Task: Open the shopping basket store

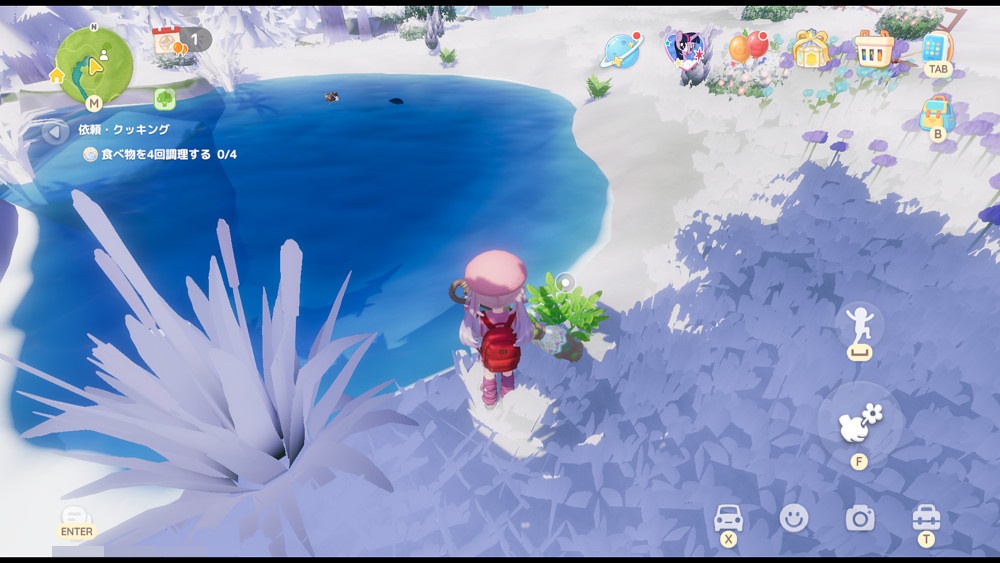Action: pyautogui.click(x=874, y=47)
